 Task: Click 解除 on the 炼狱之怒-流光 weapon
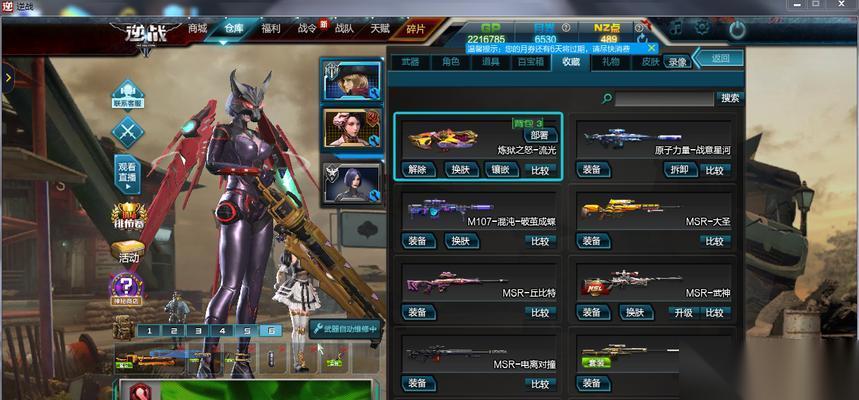coord(418,170)
